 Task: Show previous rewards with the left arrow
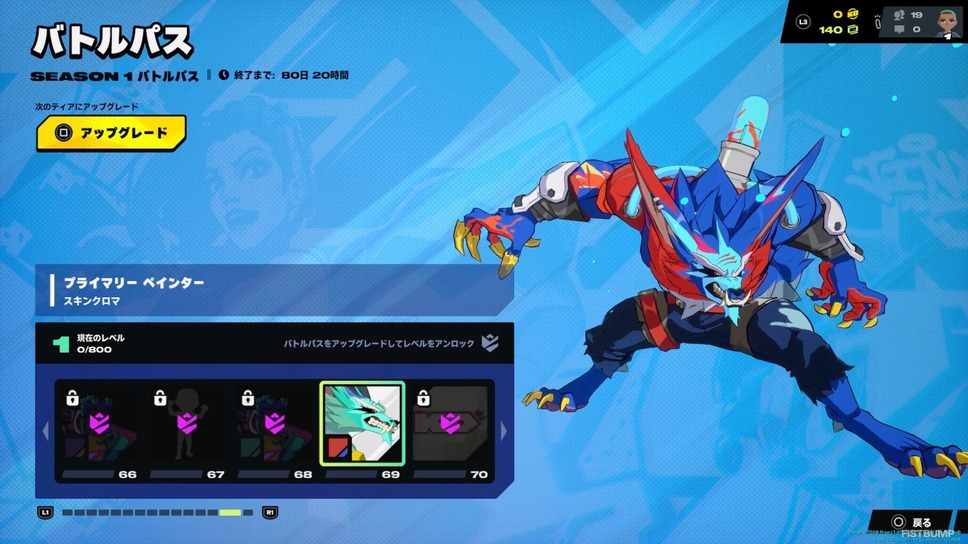pyautogui.click(x=44, y=431)
